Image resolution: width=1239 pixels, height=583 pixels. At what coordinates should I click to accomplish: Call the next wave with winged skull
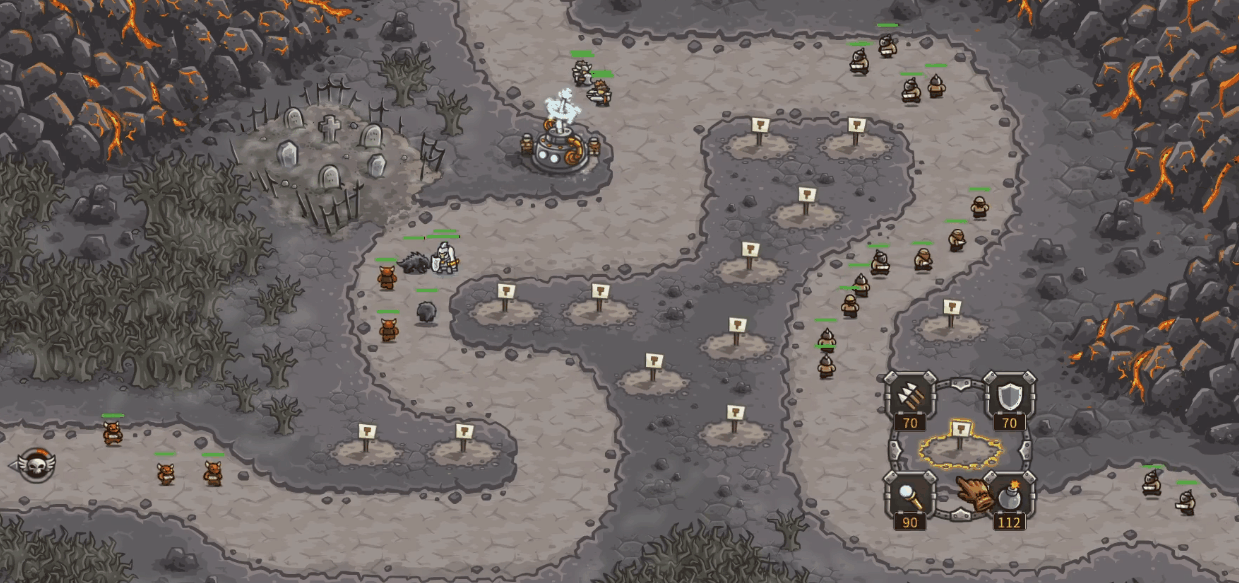[36, 463]
